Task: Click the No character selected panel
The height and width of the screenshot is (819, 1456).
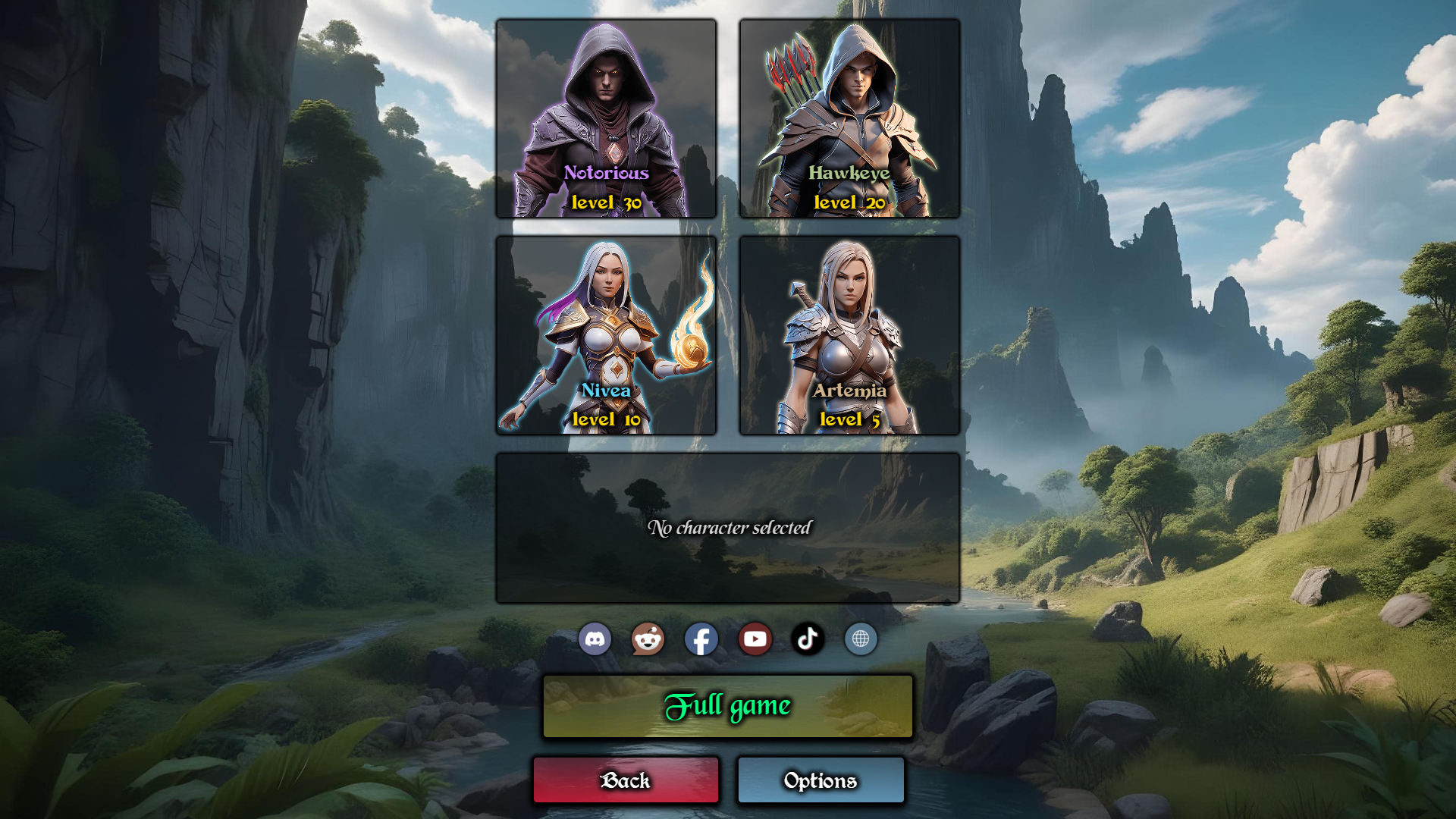Action: coord(728,527)
